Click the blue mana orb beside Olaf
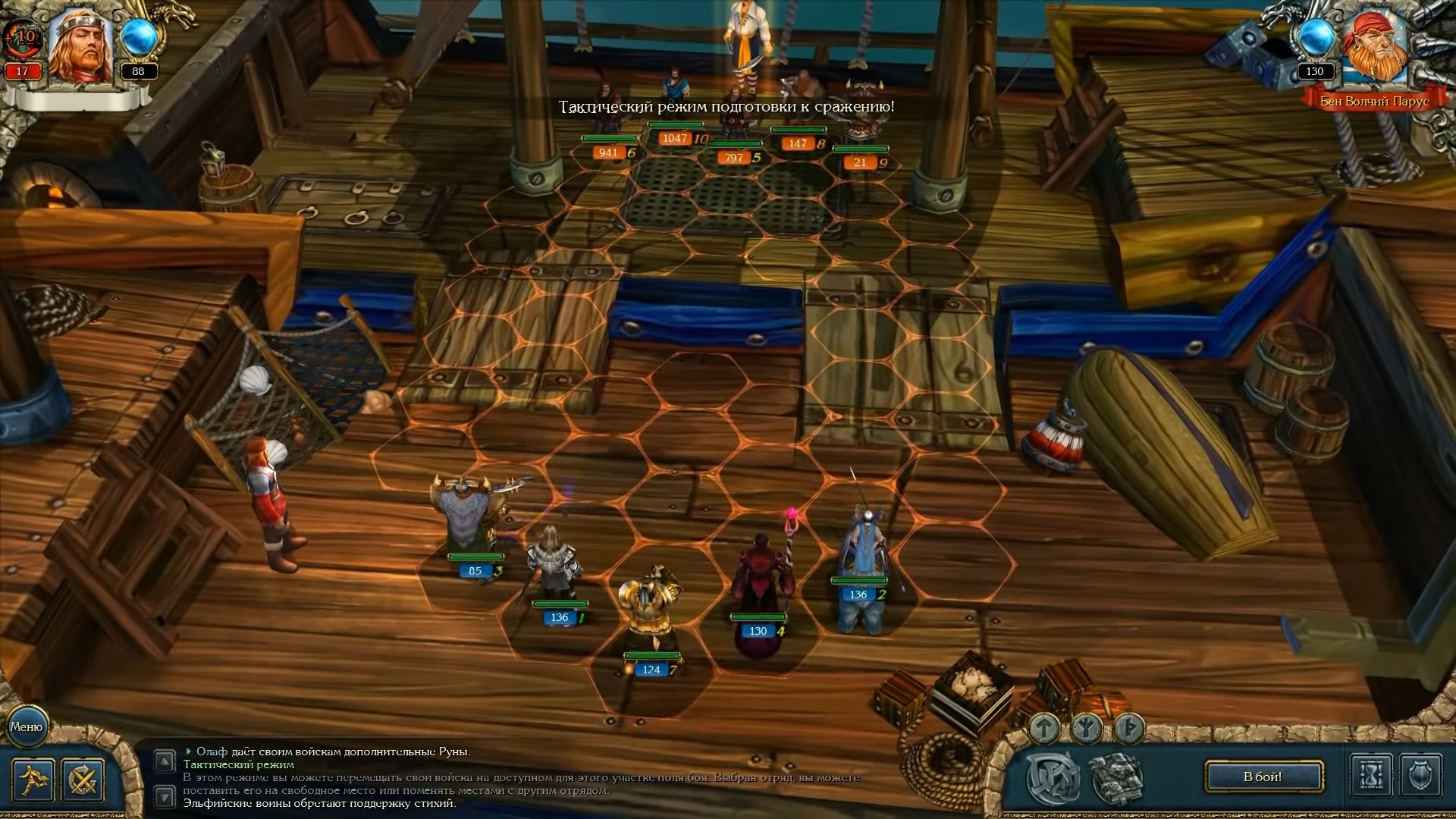The height and width of the screenshot is (819, 1456). point(139,38)
